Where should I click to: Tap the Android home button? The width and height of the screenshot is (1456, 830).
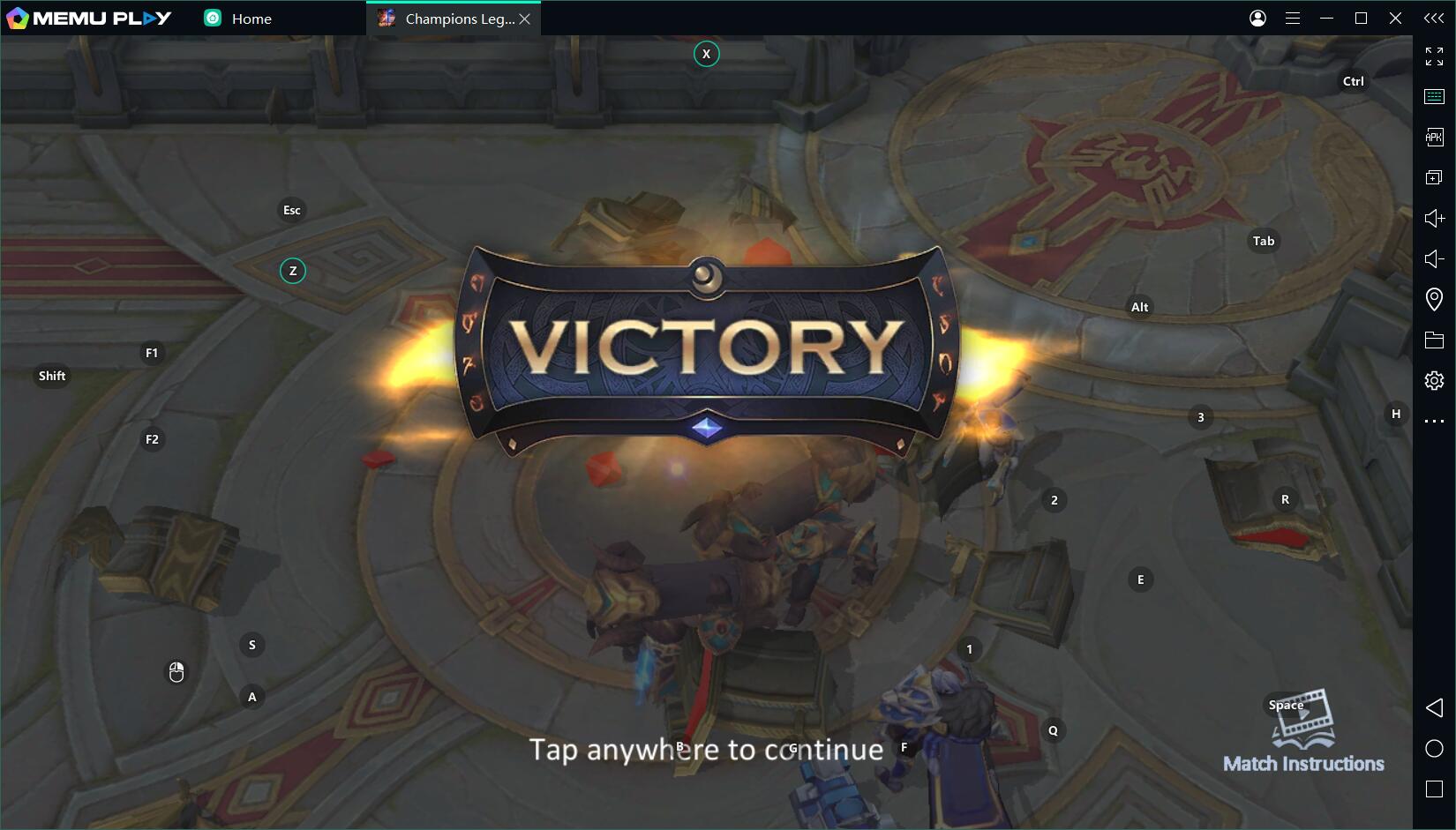pos(1434,748)
